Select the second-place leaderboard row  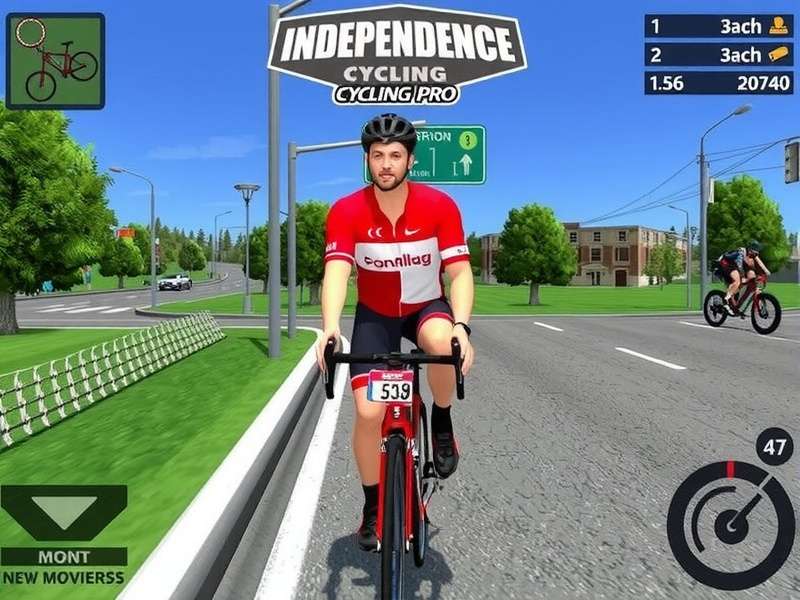pyautogui.click(x=718, y=55)
